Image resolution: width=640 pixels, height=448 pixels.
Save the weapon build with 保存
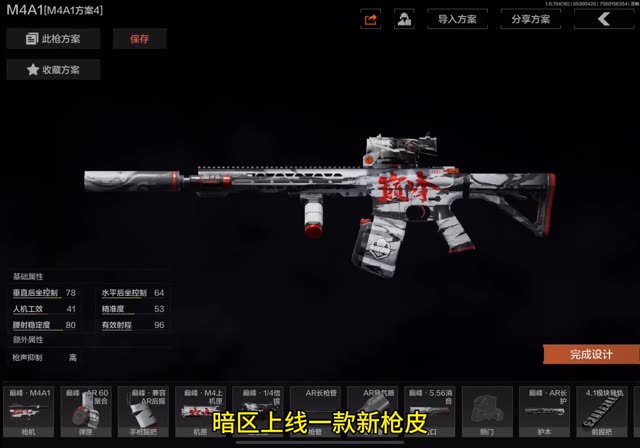(139, 39)
